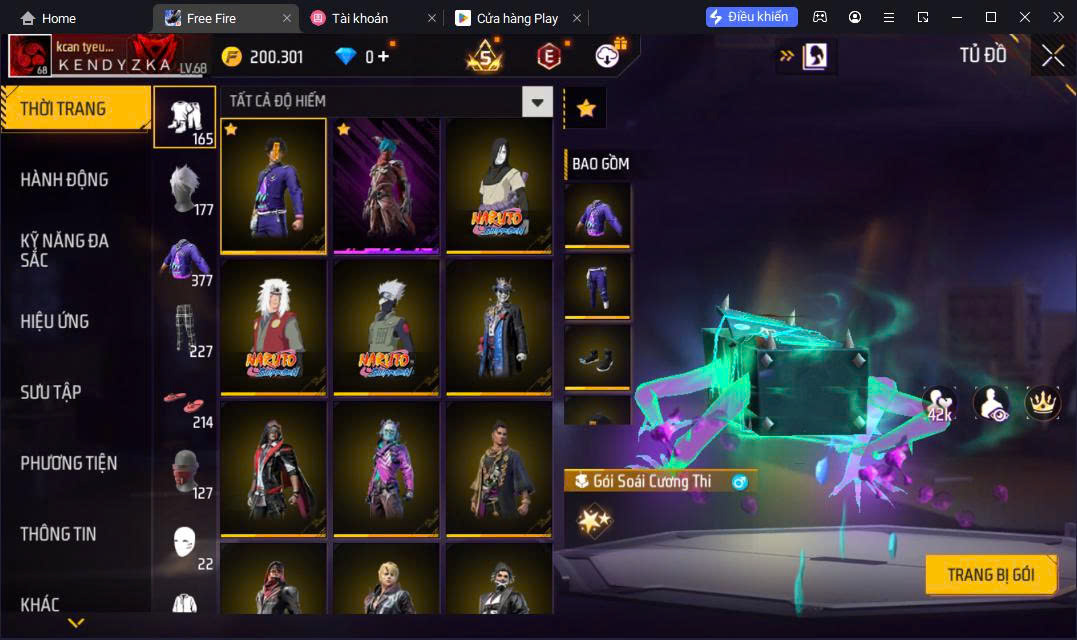Image resolution: width=1077 pixels, height=640 pixels.
Task: Select the purple jacket bundle item
Action: tap(597, 216)
